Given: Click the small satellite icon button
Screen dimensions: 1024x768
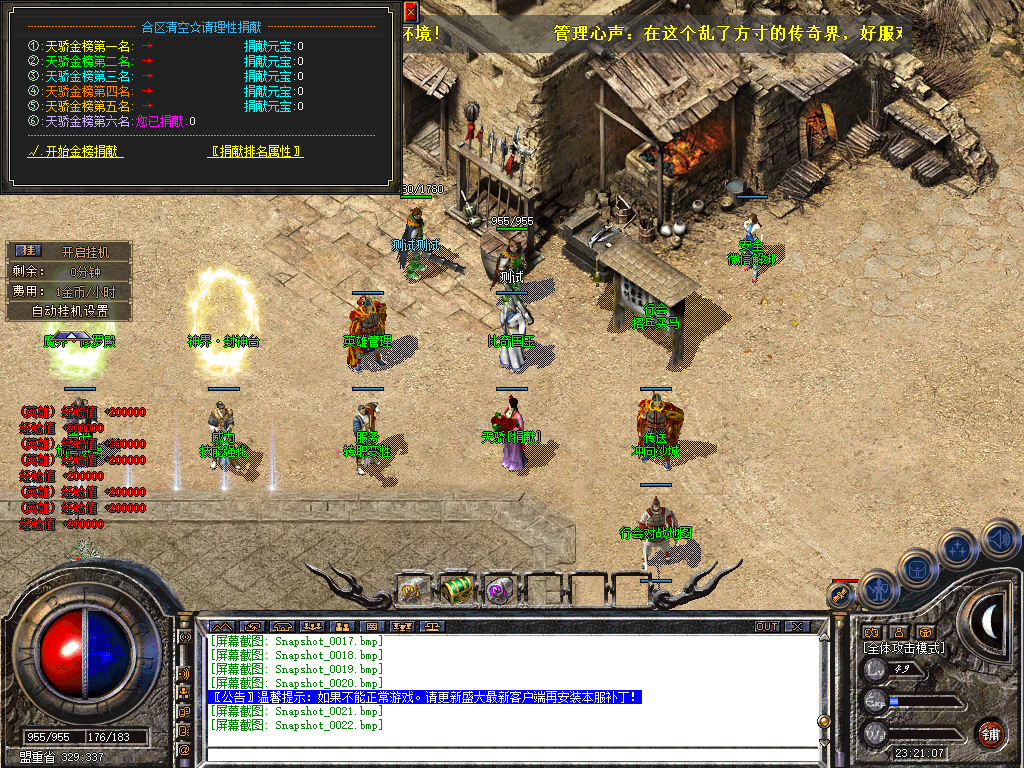Looking at the screenshot, I should (839, 594).
